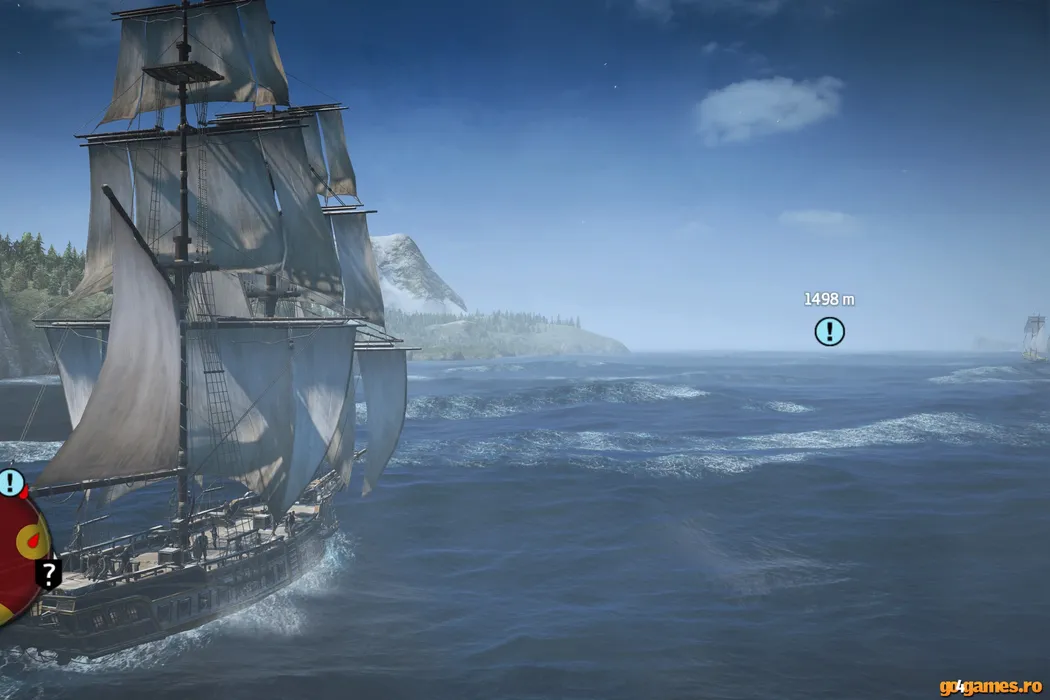
Task: Click the objective marker below the 1498 m distance
Action: (829, 331)
